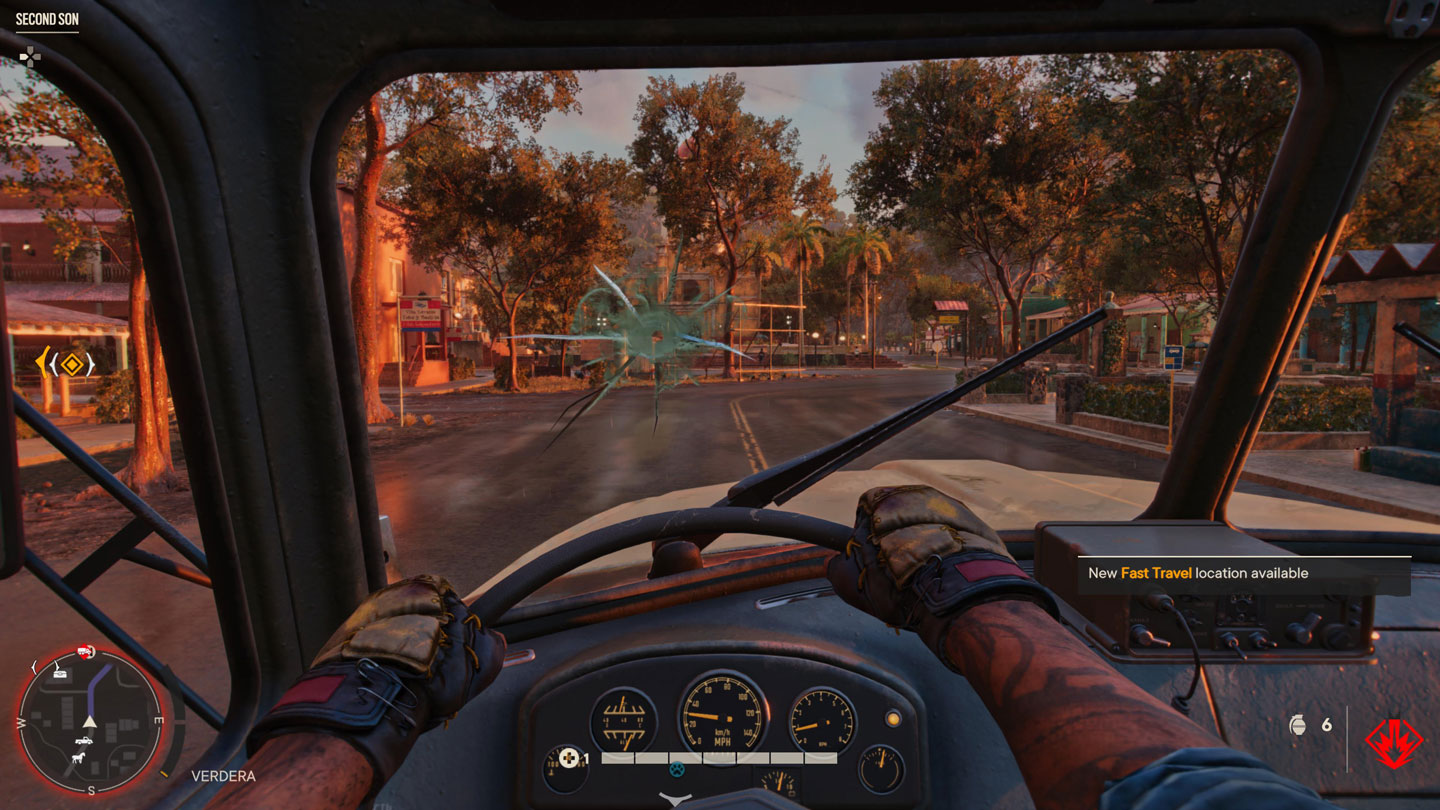Use the medkit healing icon
The width and height of the screenshot is (1440, 810).
569,758
